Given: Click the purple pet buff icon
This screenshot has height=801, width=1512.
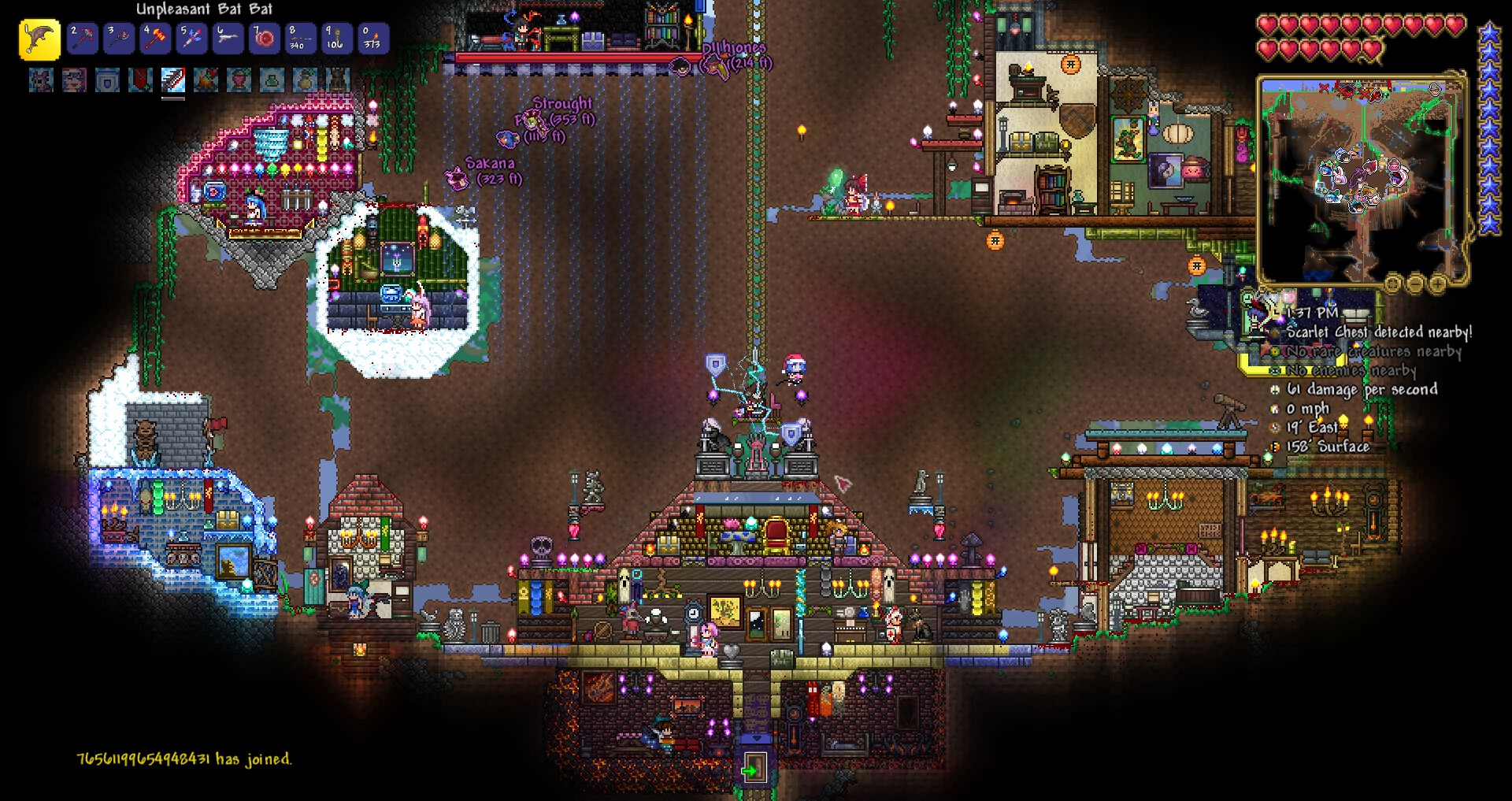Looking at the screenshot, I should click(x=41, y=80).
